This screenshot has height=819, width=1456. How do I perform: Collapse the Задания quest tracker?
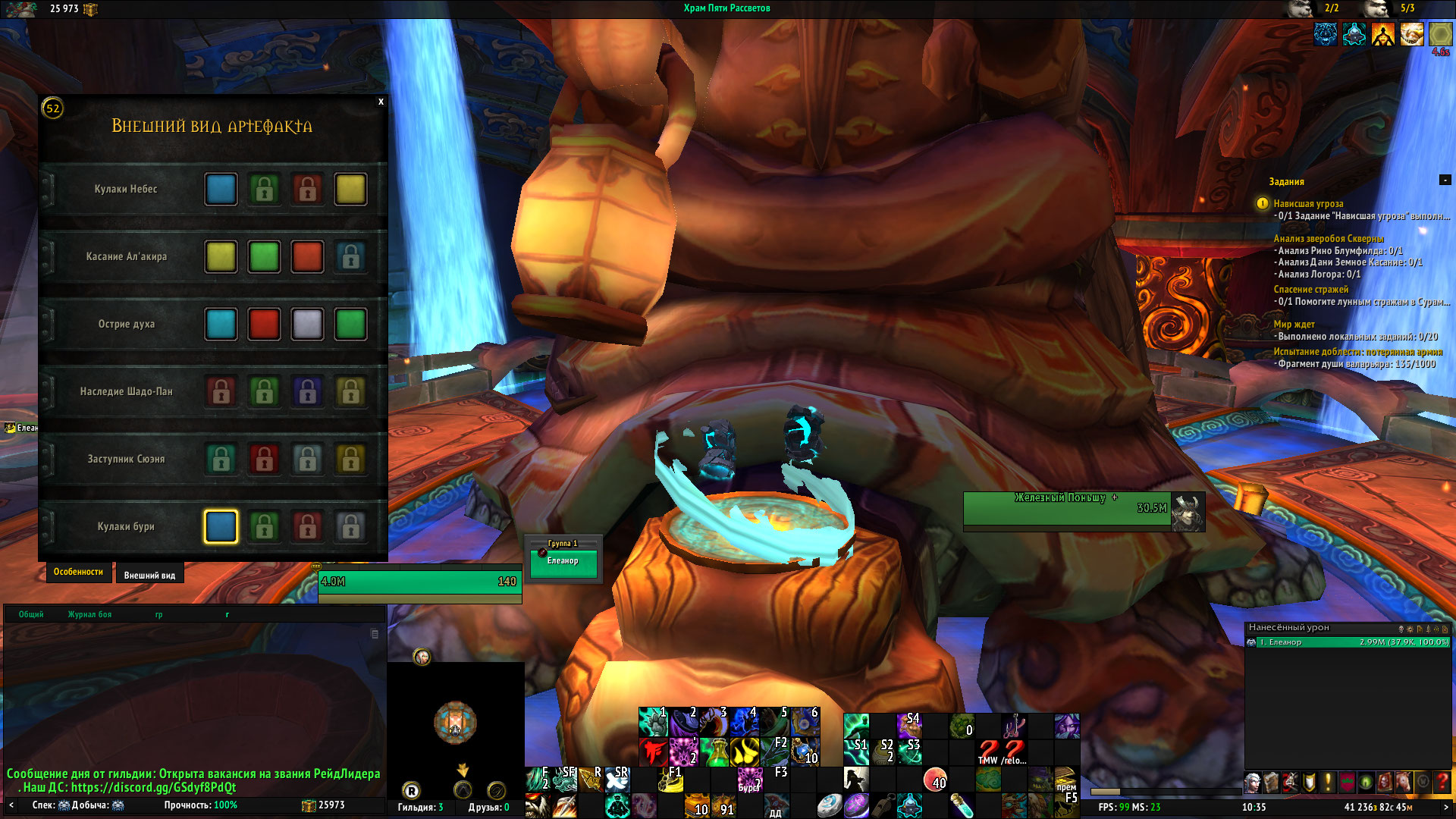1445,180
